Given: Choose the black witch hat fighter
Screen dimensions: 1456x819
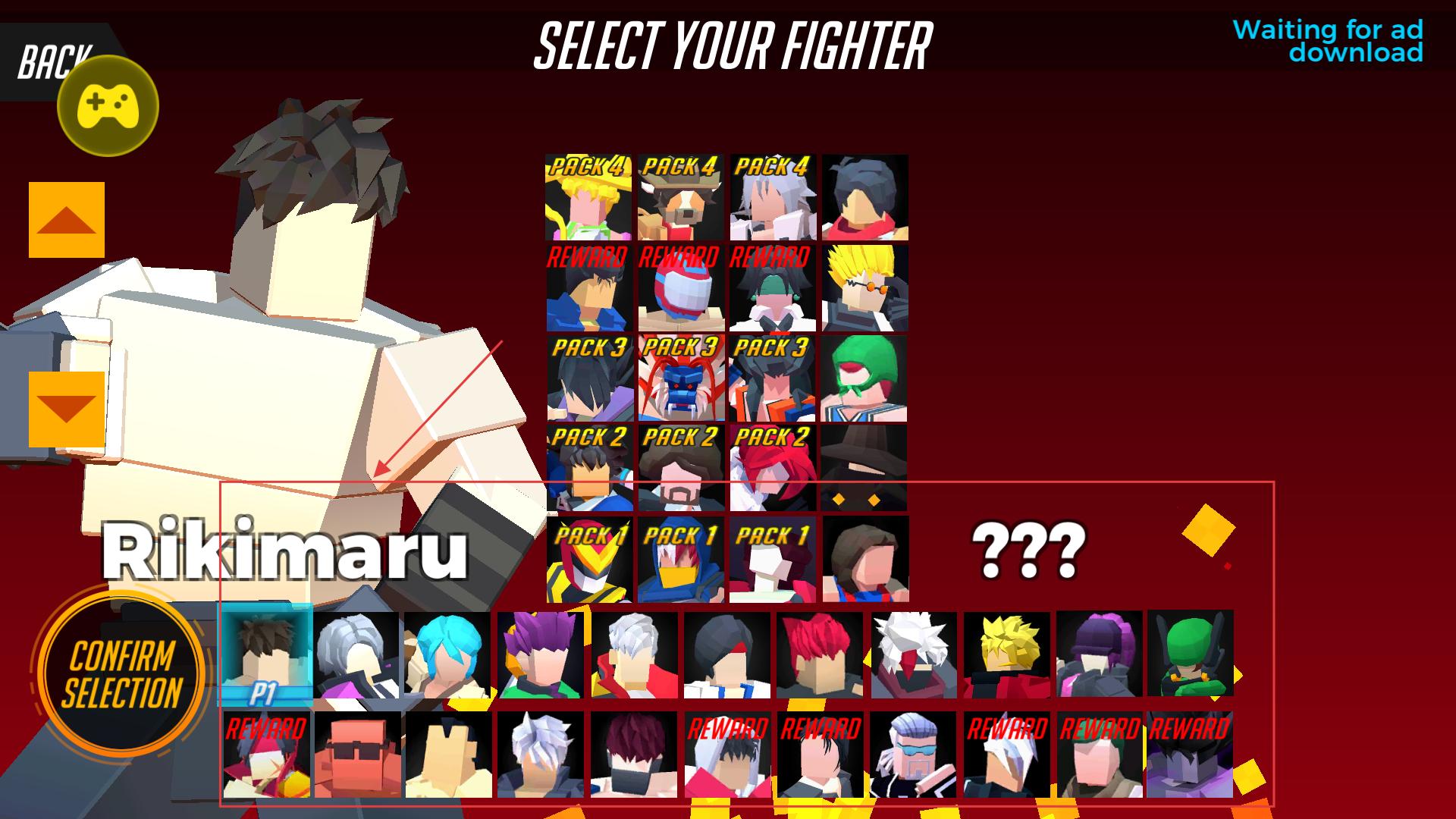Looking at the screenshot, I should (864, 467).
